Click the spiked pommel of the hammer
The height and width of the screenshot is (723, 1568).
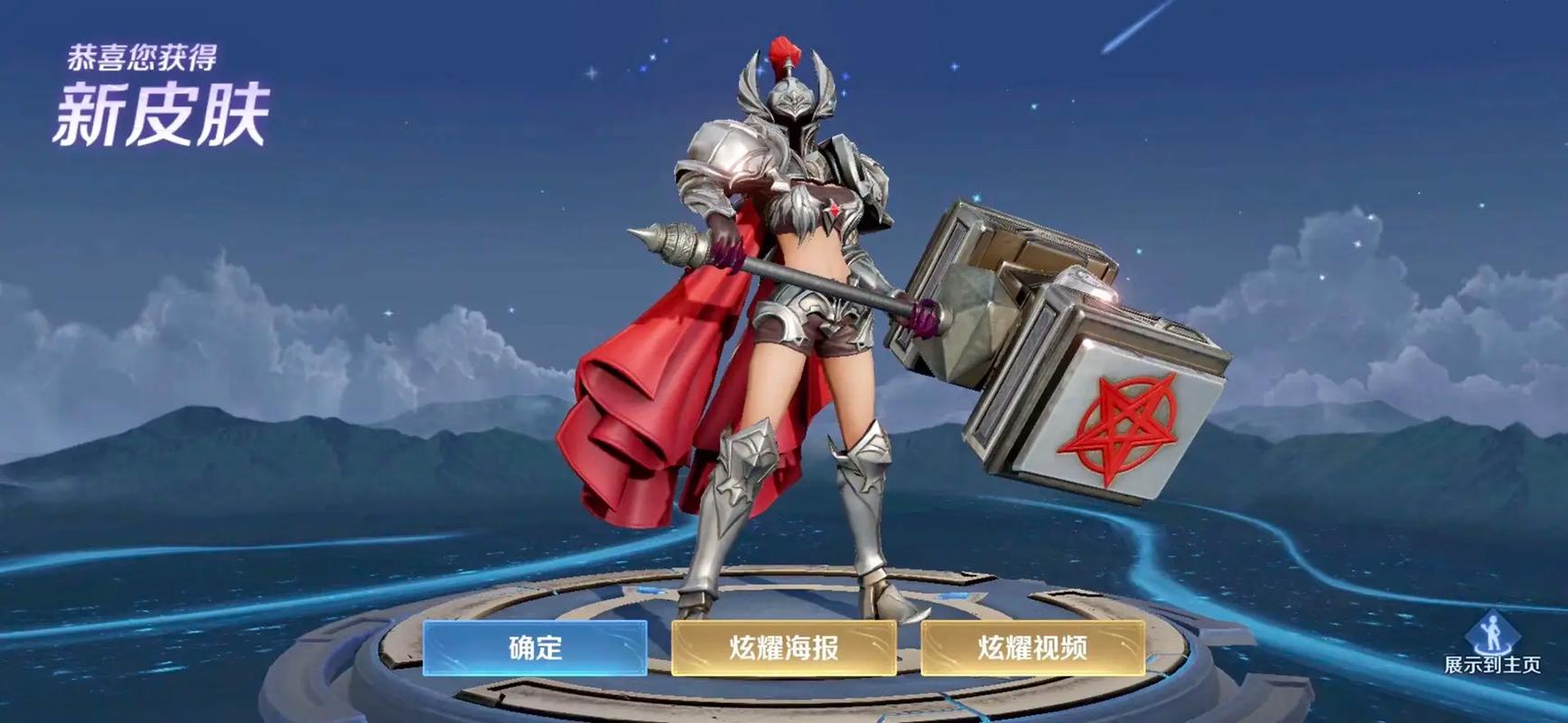click(x=673, y=242)
